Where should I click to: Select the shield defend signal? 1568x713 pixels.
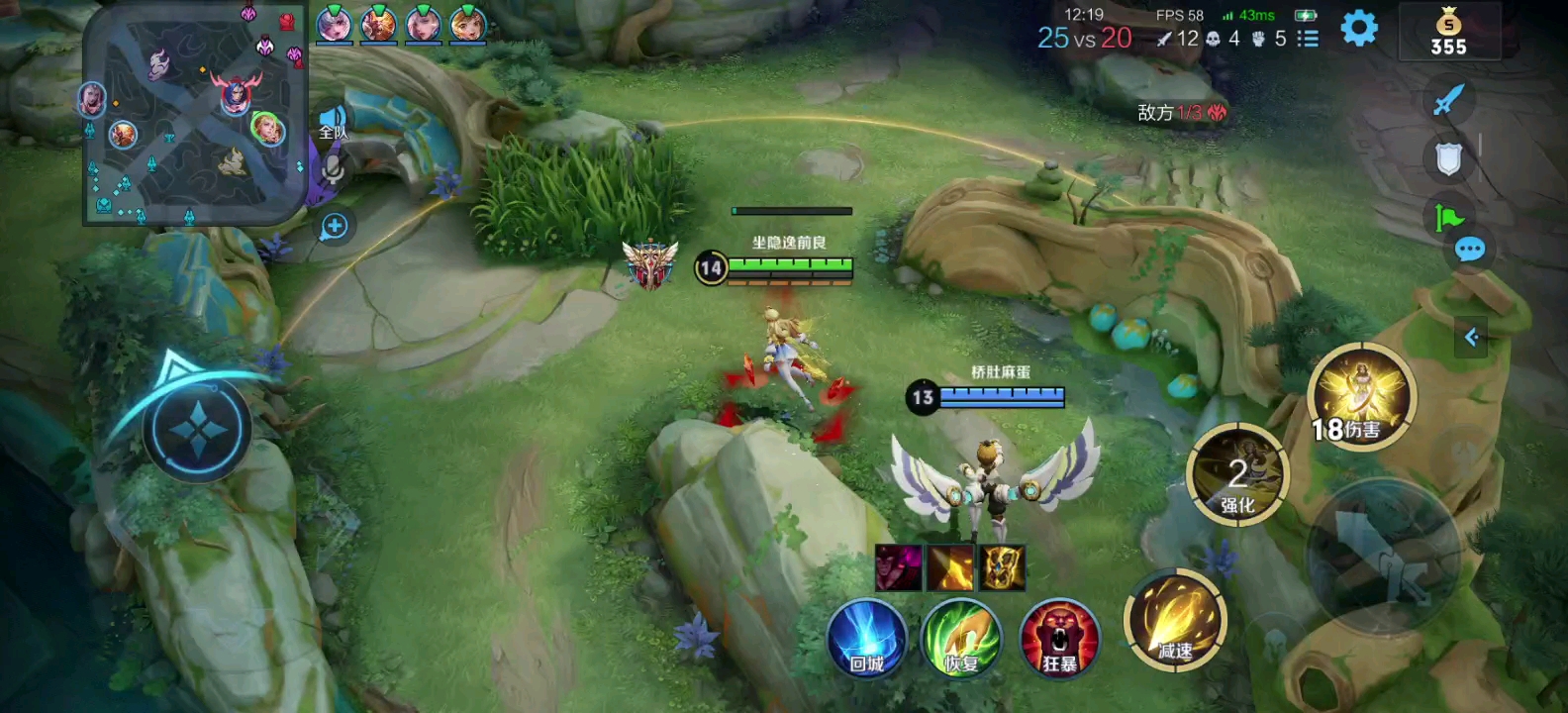[1448, 158]
